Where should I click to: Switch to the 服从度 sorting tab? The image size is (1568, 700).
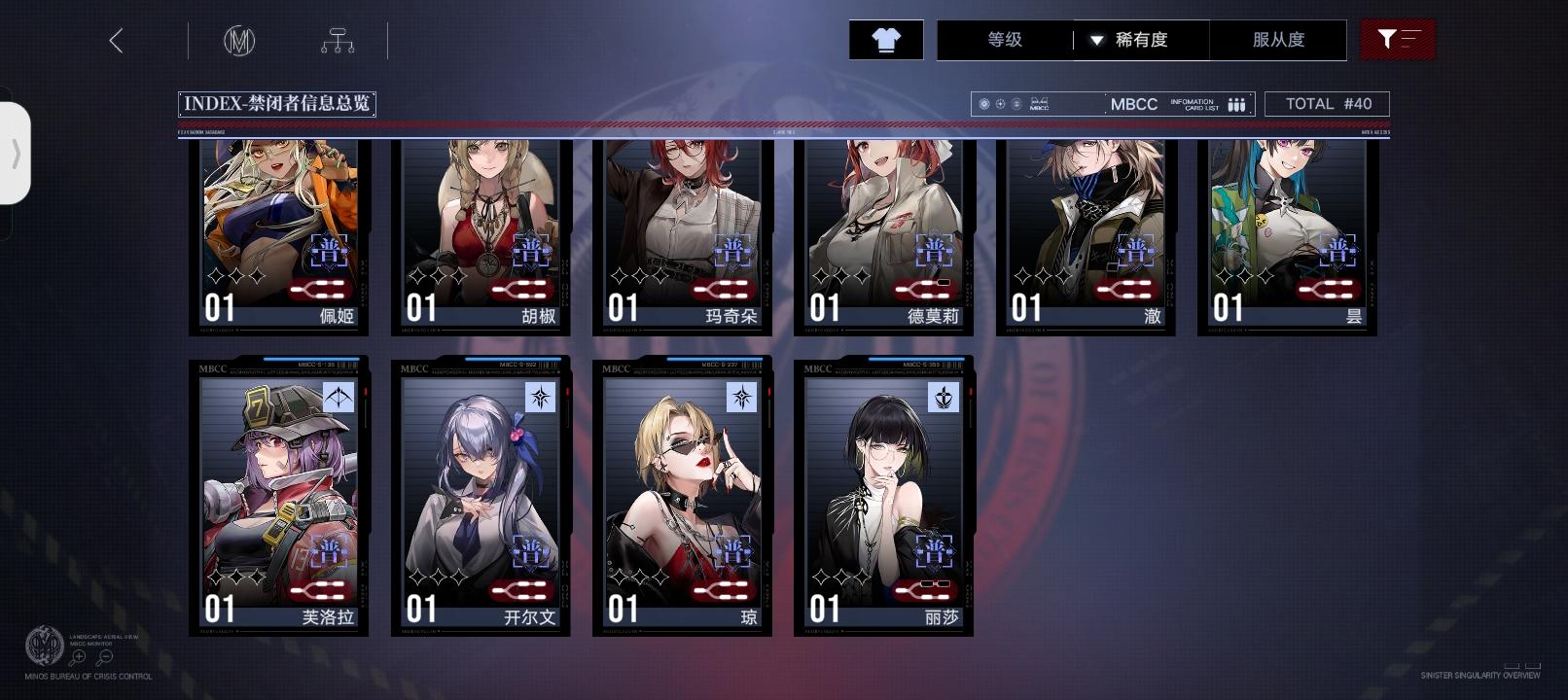tap(1278, 41)
